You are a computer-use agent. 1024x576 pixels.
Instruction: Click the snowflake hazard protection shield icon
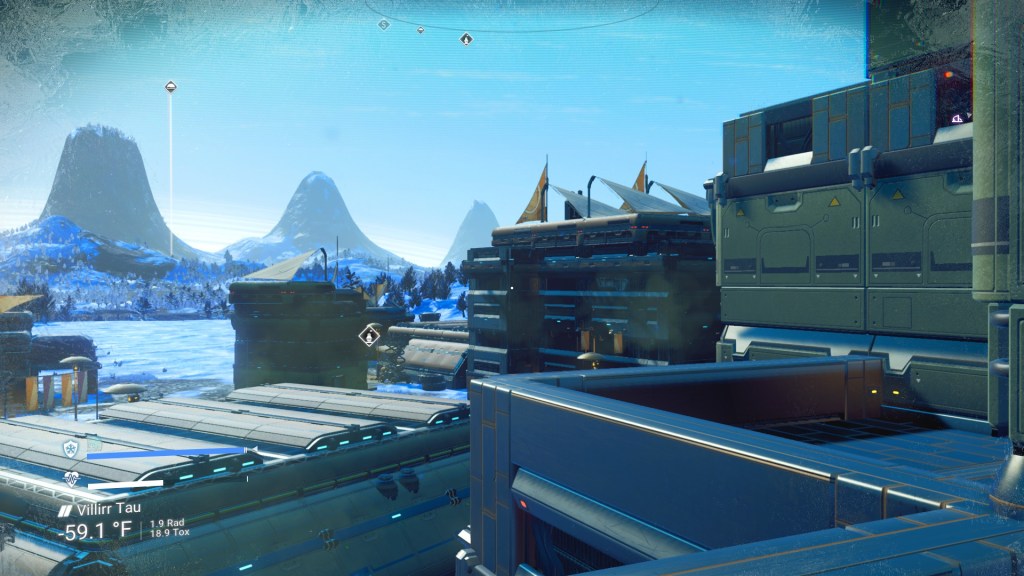click(x=70, y=448)
